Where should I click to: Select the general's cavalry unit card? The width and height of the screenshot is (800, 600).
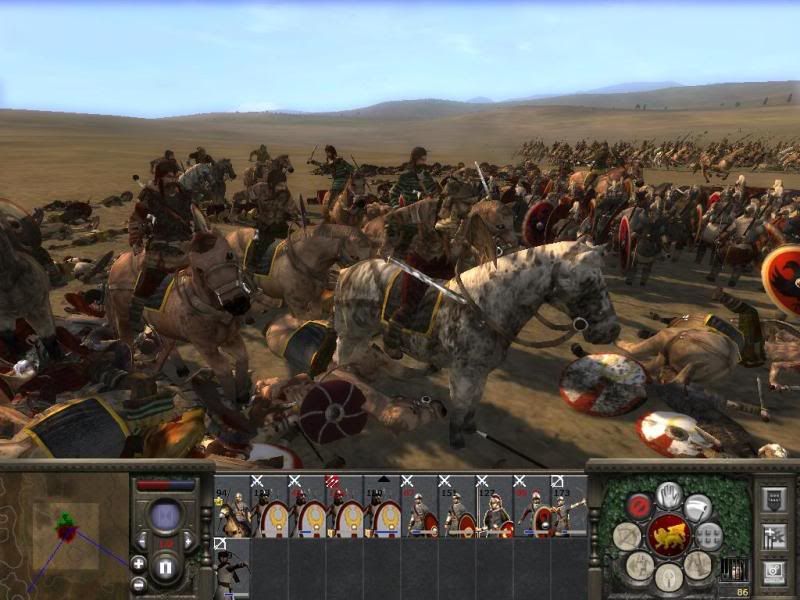point(232,510)
